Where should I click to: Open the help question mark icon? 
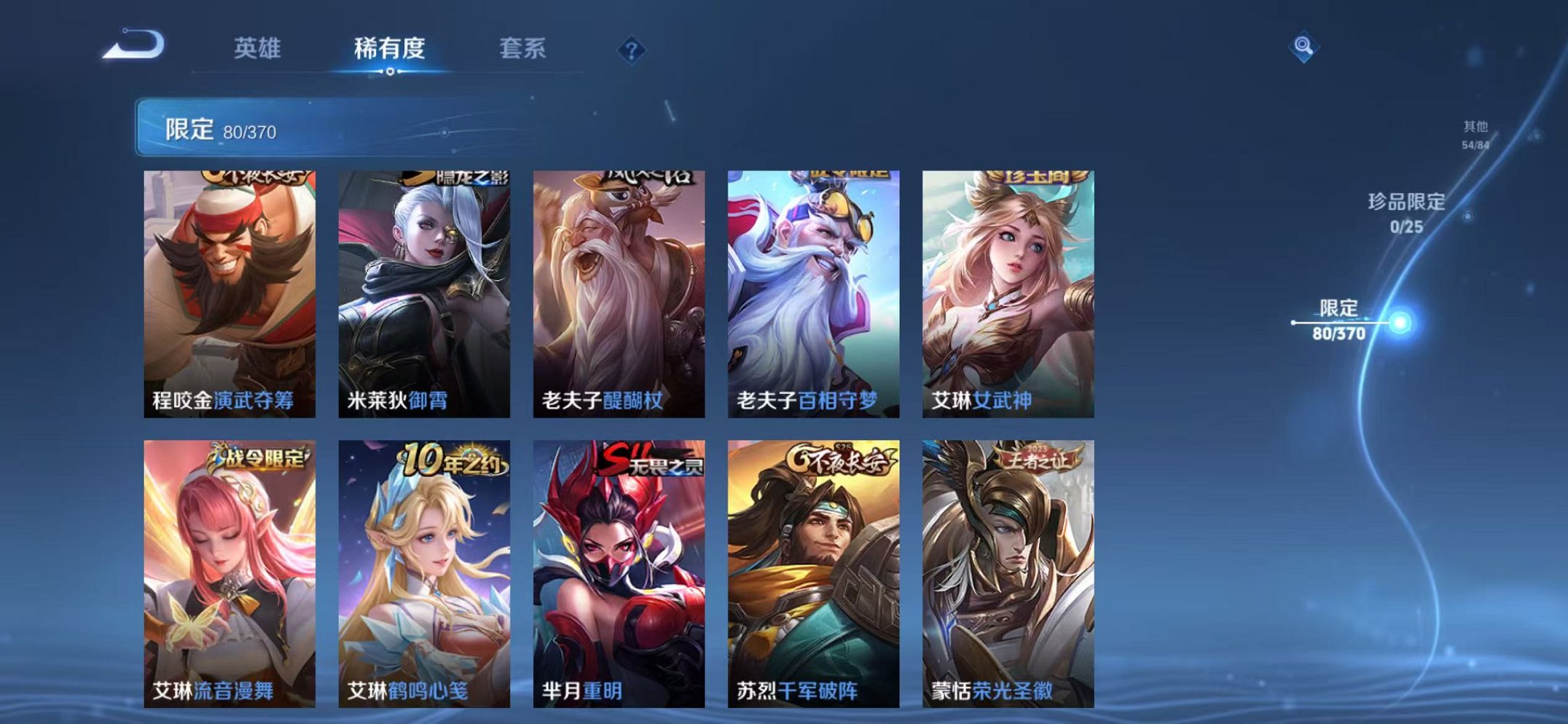(631, 49)
